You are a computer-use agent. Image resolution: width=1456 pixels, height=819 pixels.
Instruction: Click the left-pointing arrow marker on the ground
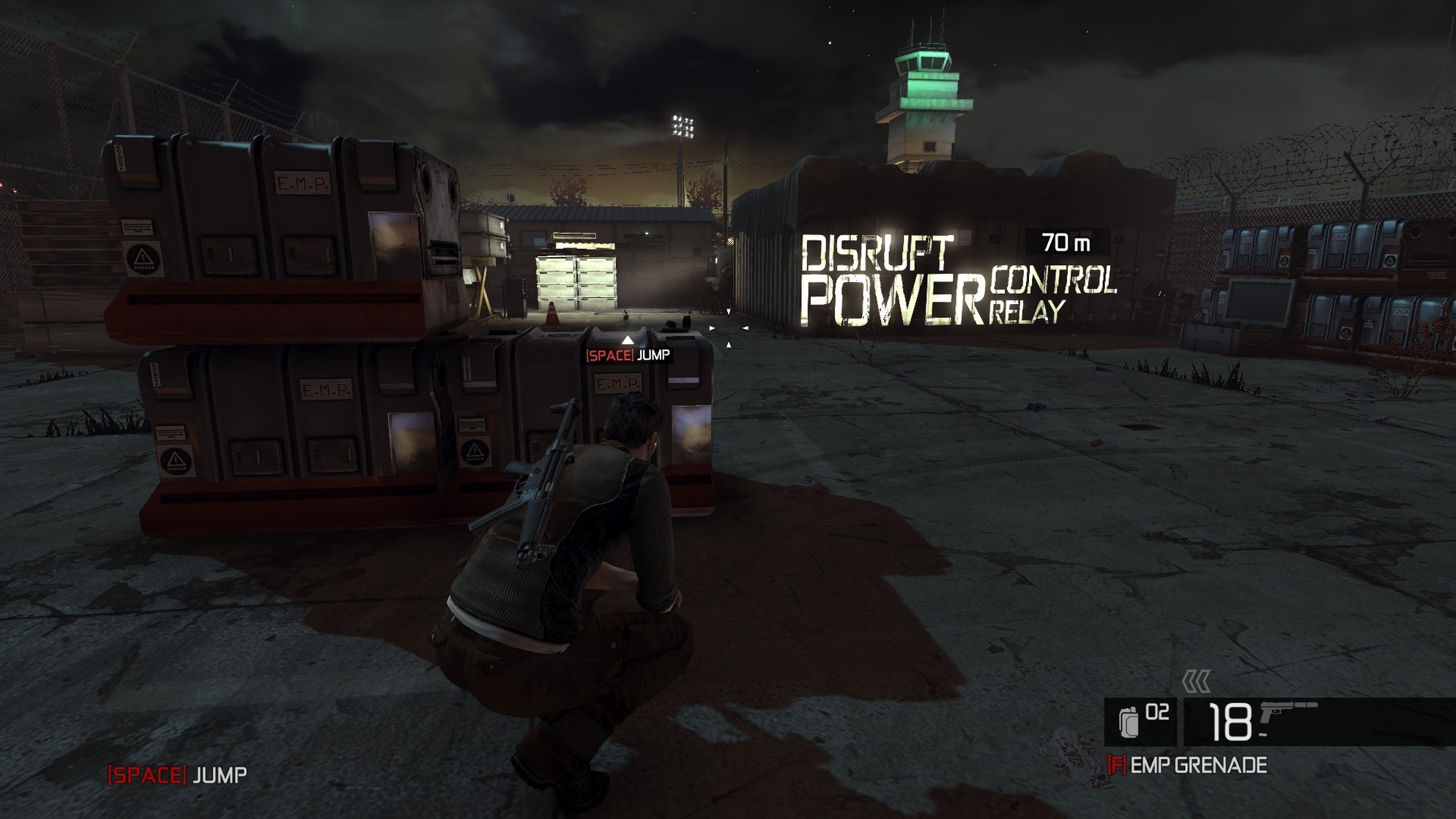pyautogui.click(x=746, y=328)
